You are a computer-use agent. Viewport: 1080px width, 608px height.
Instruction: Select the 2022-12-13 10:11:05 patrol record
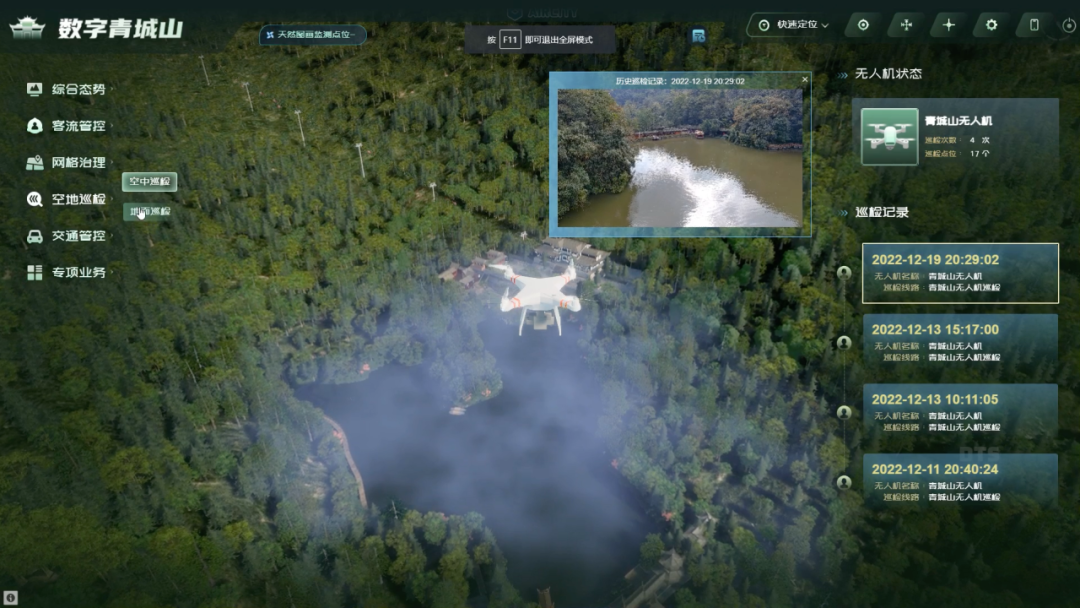tap(960, 412)
